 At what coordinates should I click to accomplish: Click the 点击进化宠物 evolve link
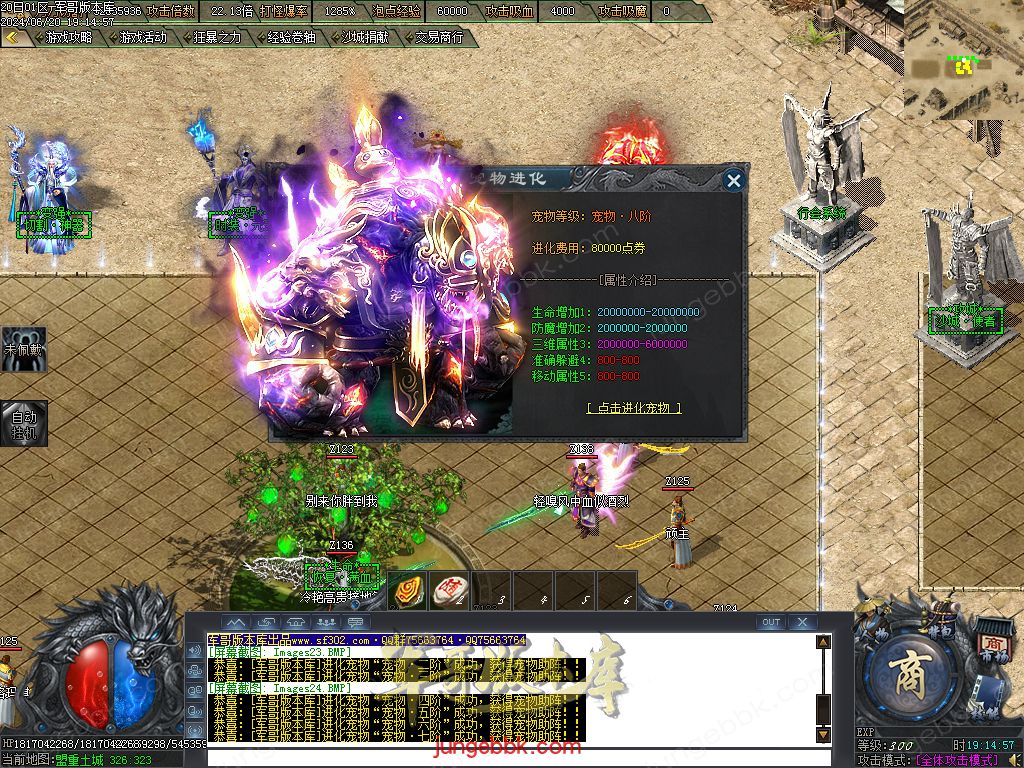tap(634, 408)
